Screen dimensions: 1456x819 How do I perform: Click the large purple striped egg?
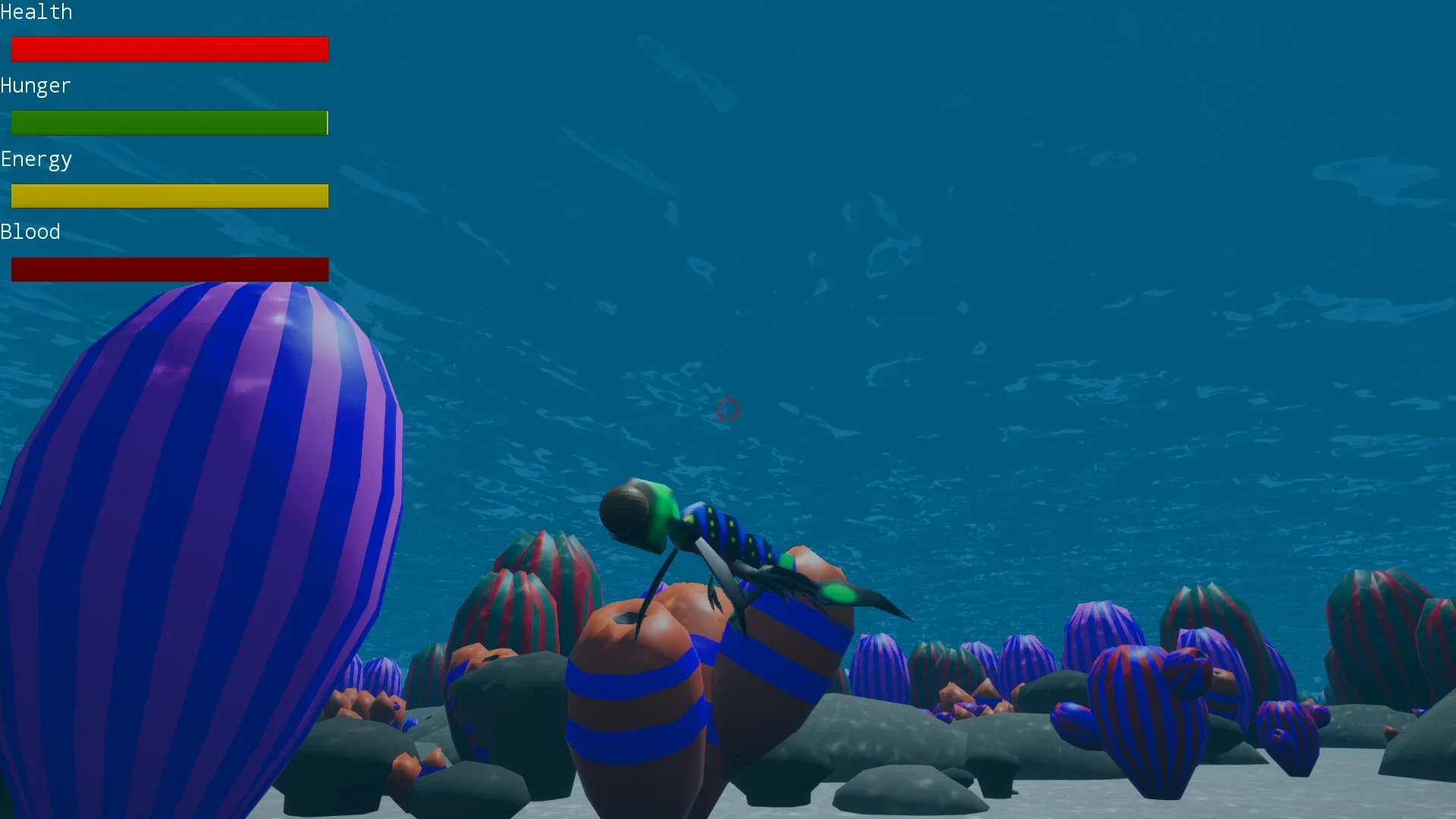click(205, 531)
